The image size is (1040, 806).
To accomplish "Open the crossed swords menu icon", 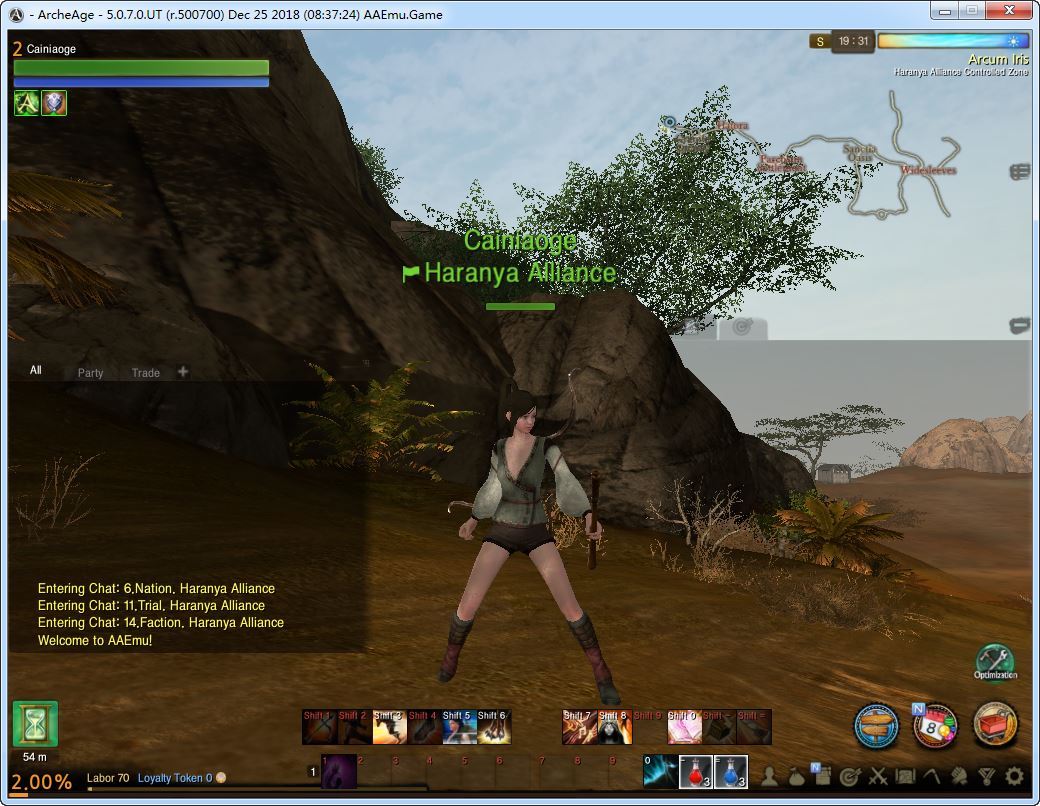I will [878, 776].
